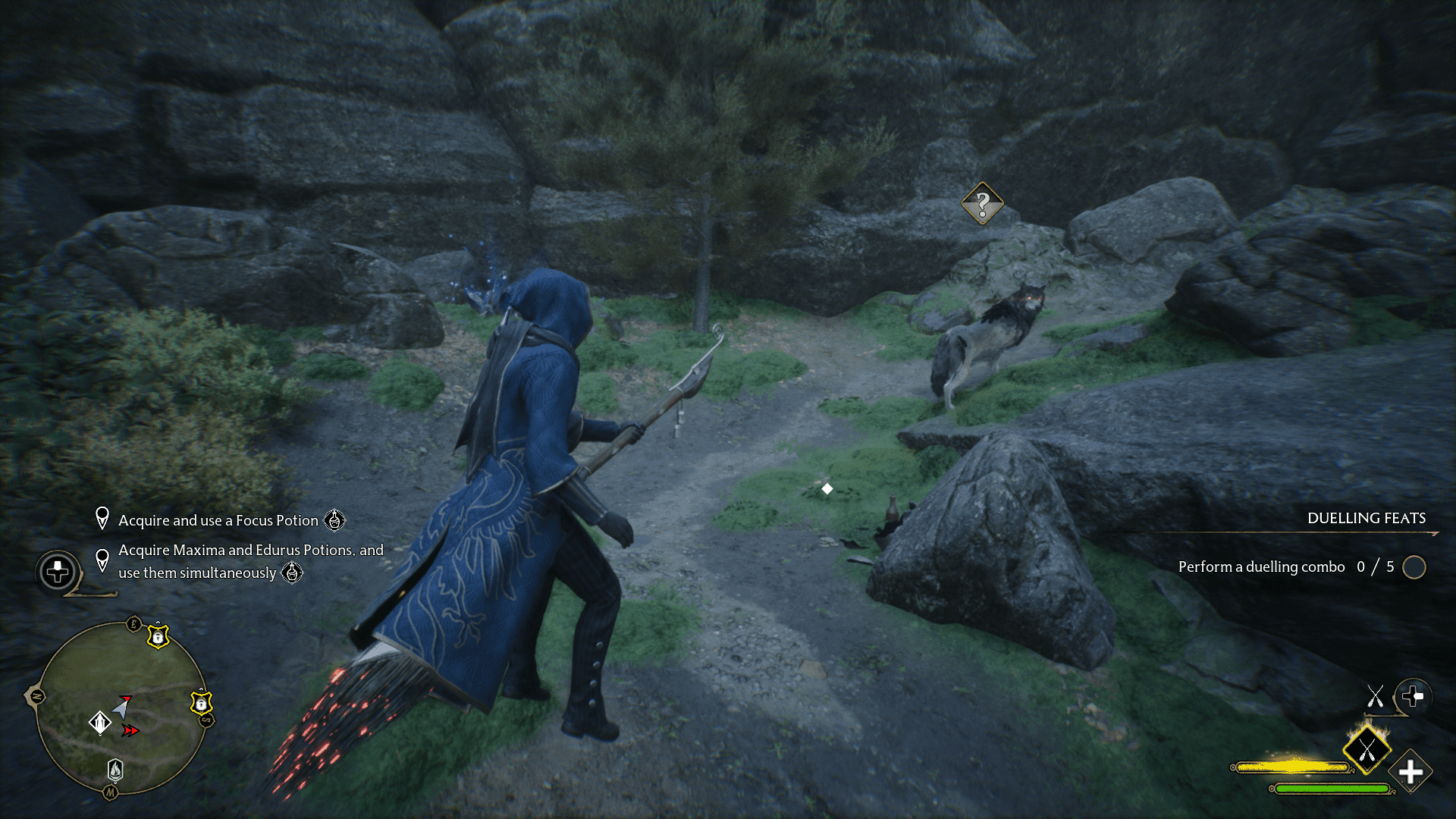Click the player arrow at minimap center

pos(123,707)
